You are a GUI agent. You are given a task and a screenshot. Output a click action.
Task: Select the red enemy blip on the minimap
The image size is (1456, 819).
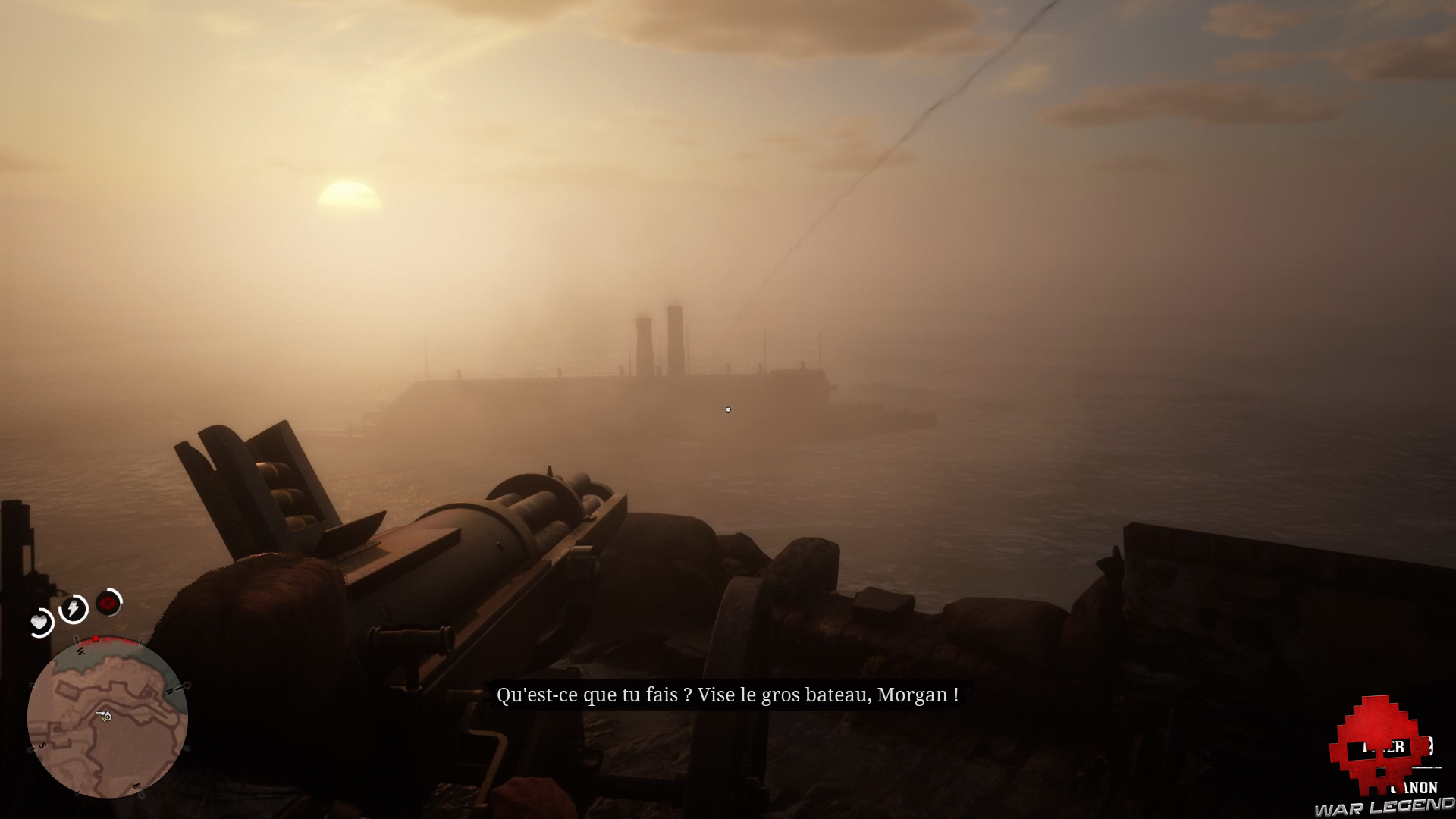96,639
